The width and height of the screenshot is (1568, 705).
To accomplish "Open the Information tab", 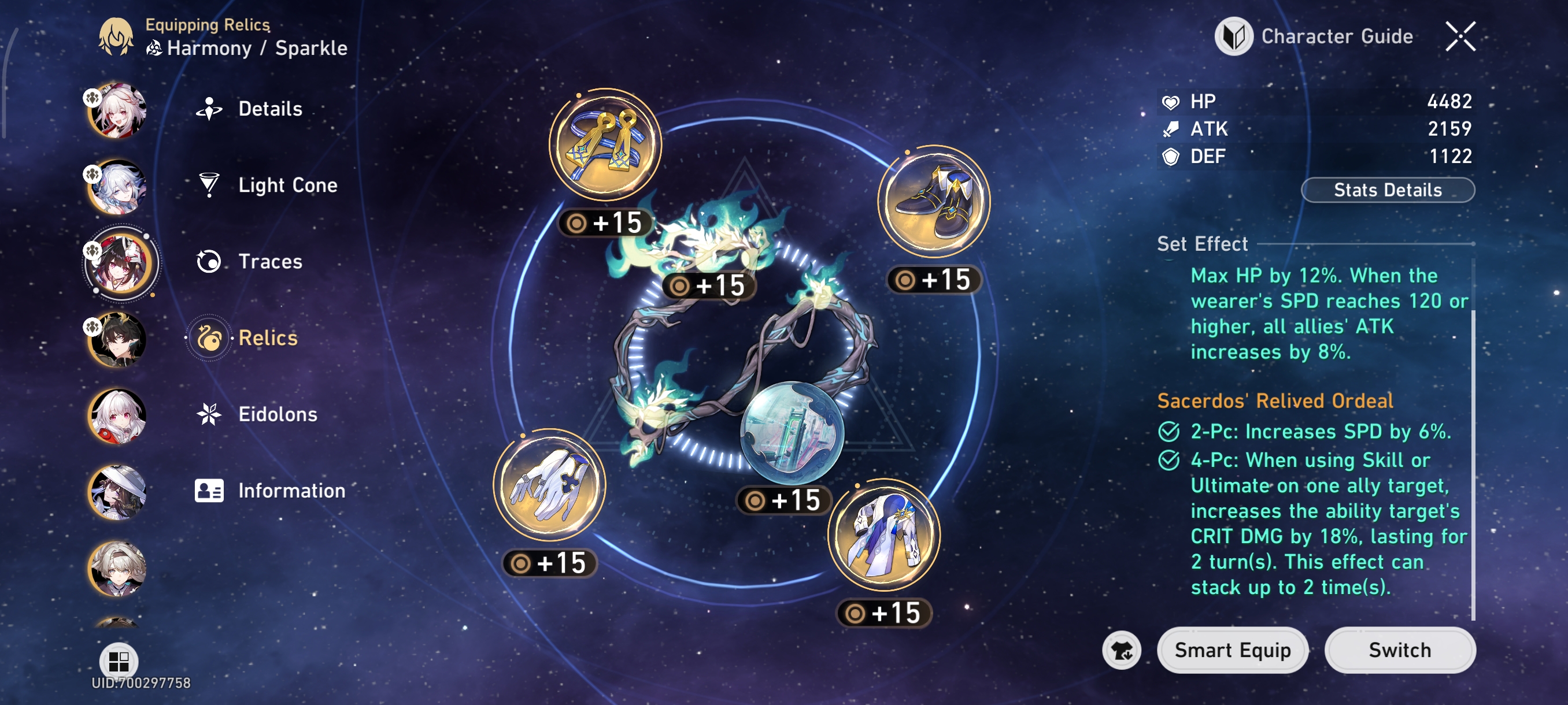I will point(291,490).
